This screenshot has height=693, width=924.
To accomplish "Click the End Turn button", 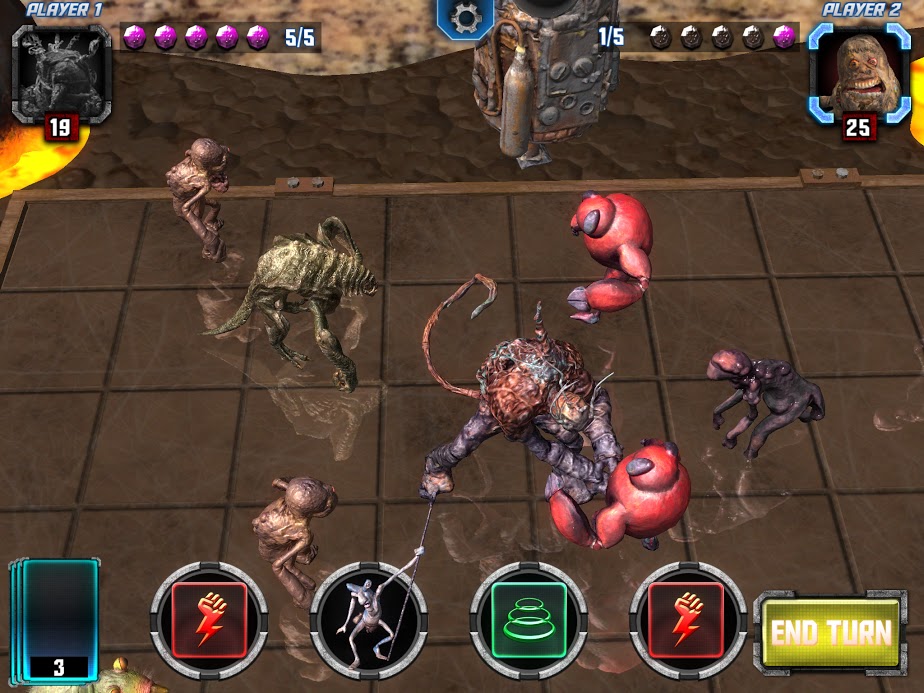I will tap(830, 632).
